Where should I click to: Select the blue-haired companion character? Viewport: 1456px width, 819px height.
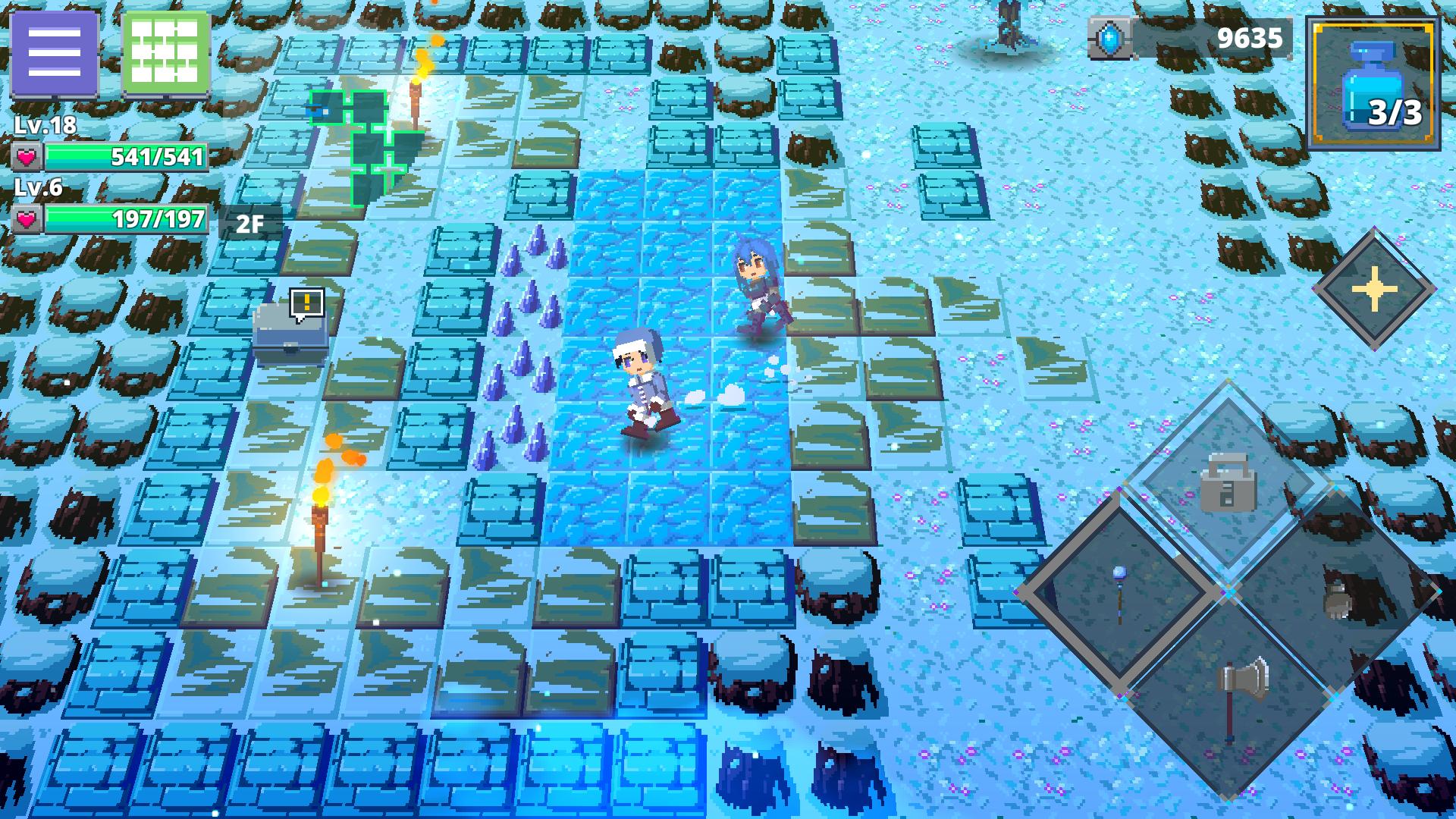(x=758, y=288)
